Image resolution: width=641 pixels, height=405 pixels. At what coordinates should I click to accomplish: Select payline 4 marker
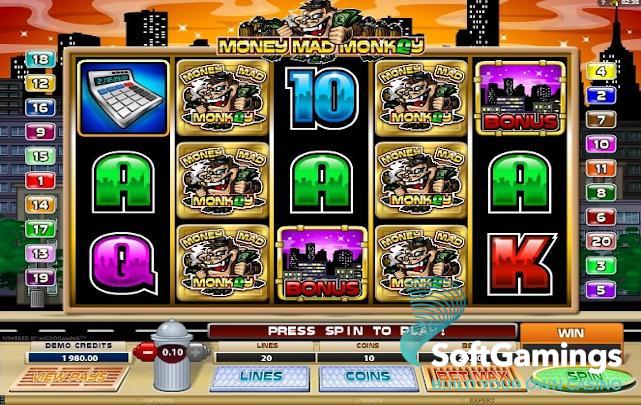(x=601, y=71)
